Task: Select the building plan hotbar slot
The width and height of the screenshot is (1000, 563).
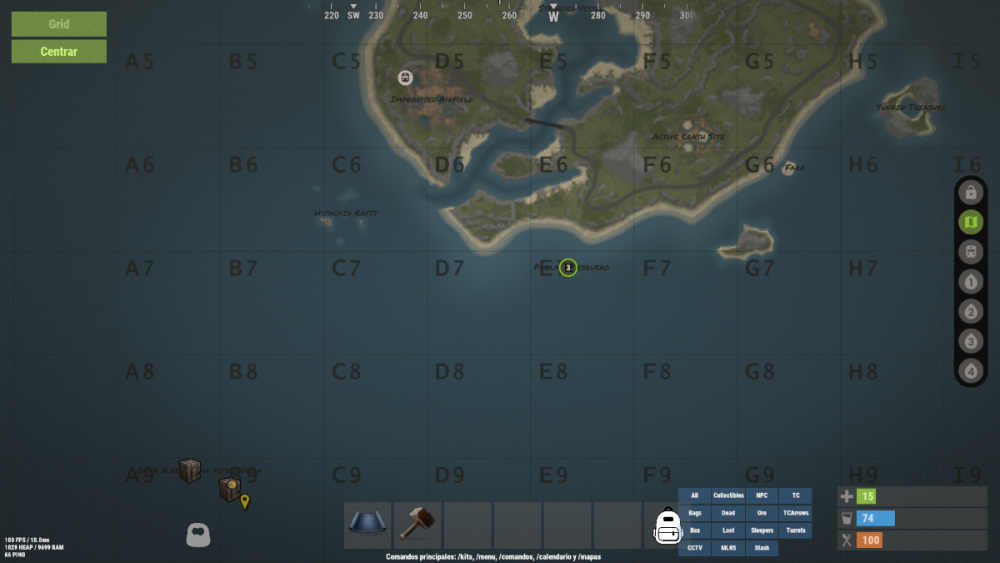Action: point(368,525)
